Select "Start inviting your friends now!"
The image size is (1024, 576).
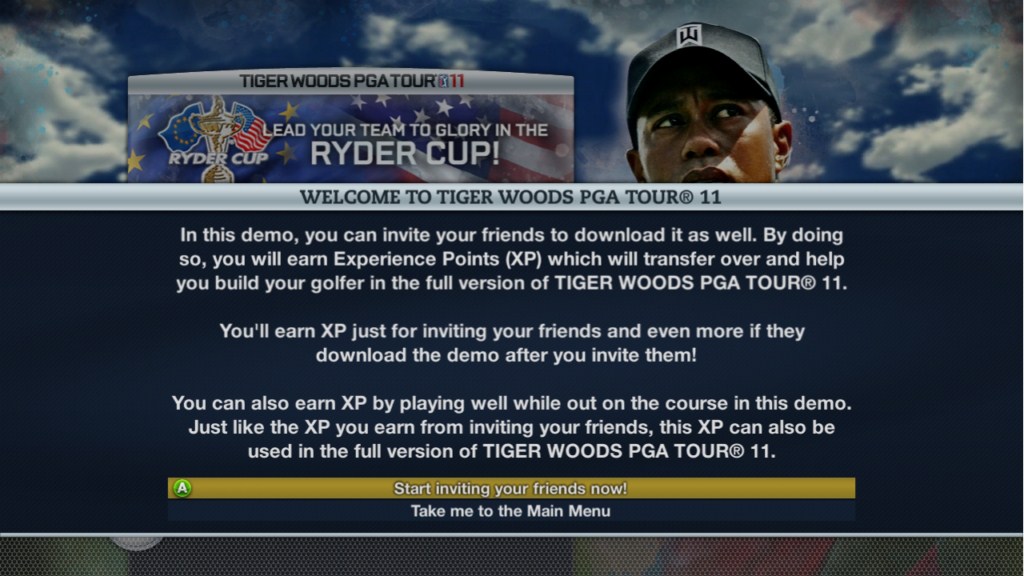tap(511, 489)
